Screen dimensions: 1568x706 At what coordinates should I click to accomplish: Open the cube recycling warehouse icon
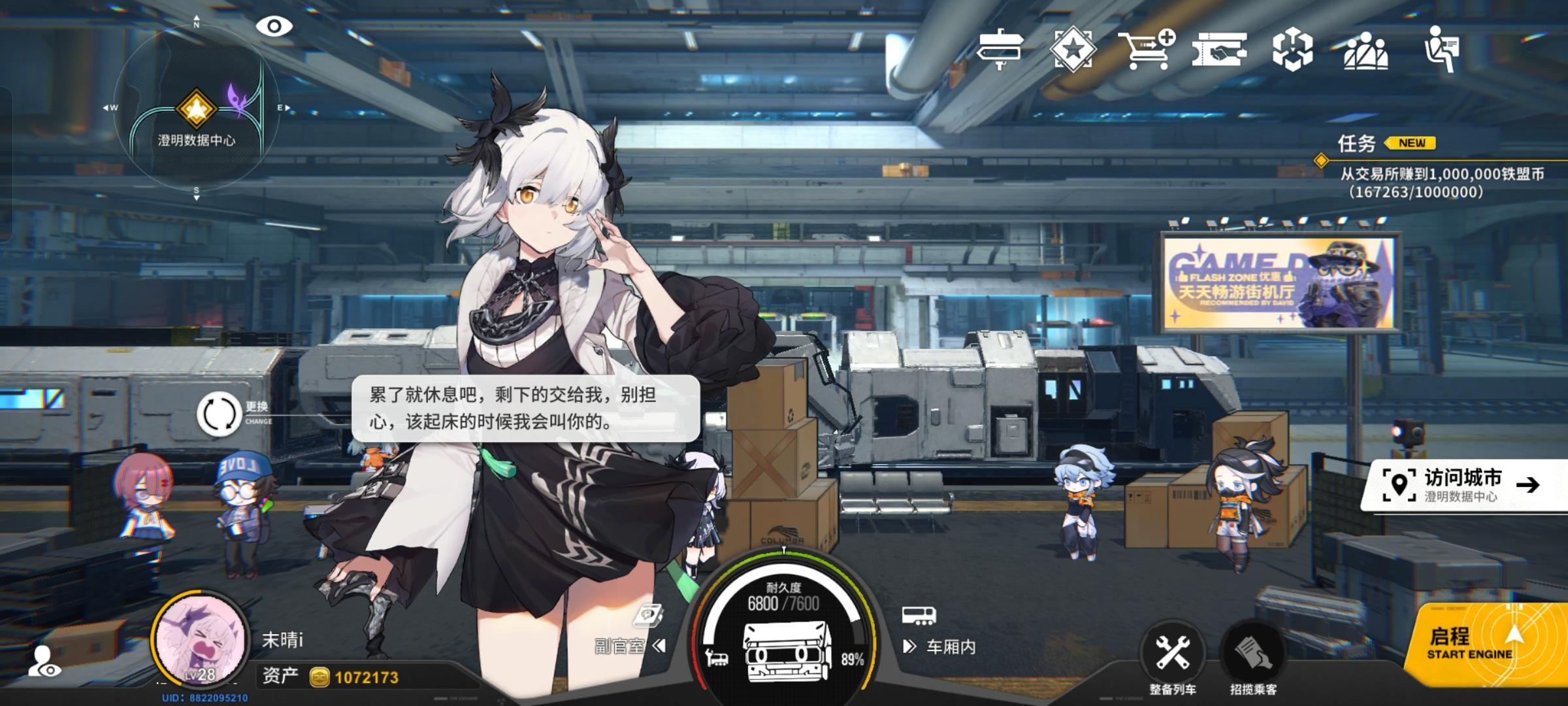click(x=1292, y=49)
